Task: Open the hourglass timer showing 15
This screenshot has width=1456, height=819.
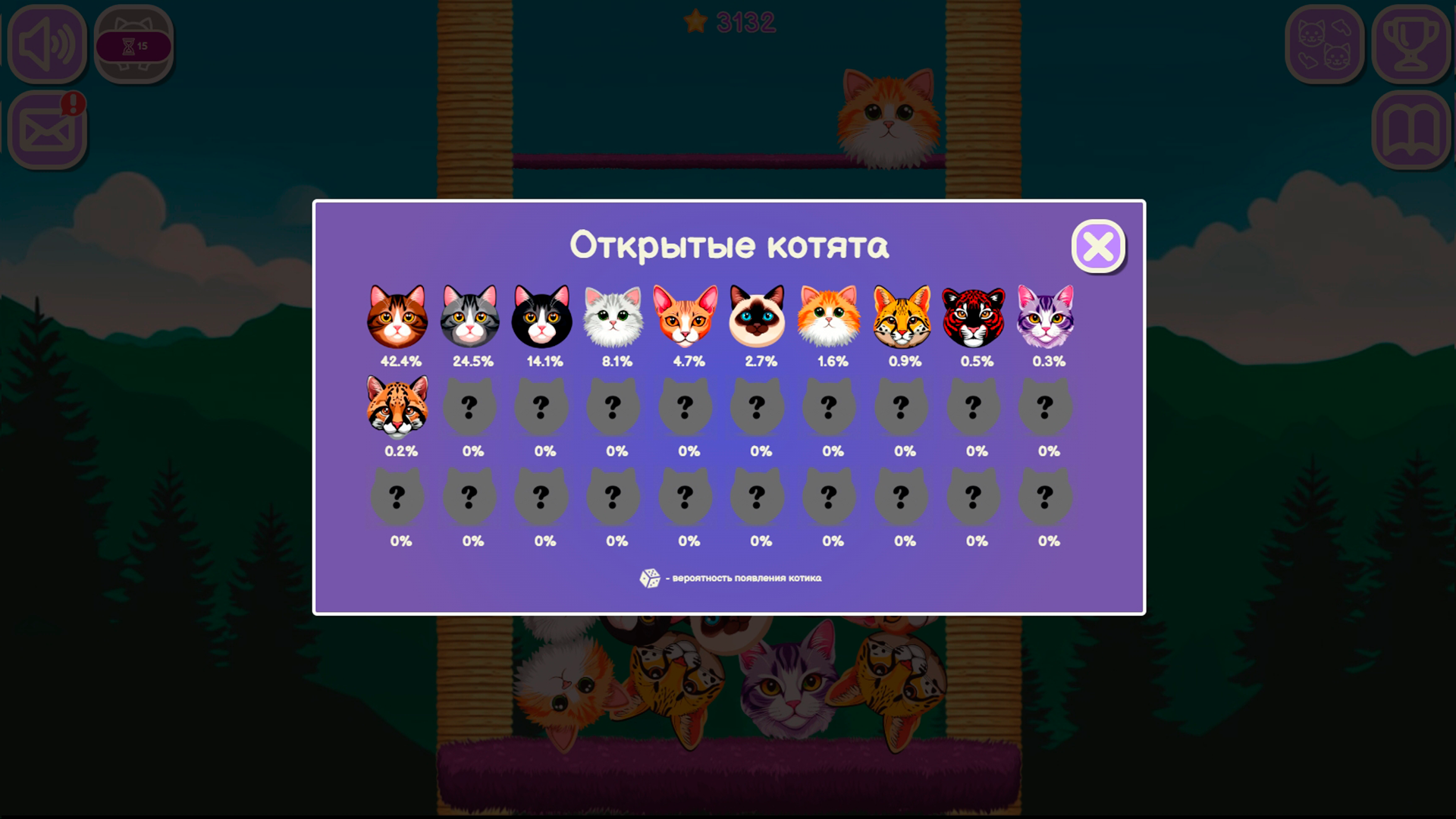Action: (133, 44)
